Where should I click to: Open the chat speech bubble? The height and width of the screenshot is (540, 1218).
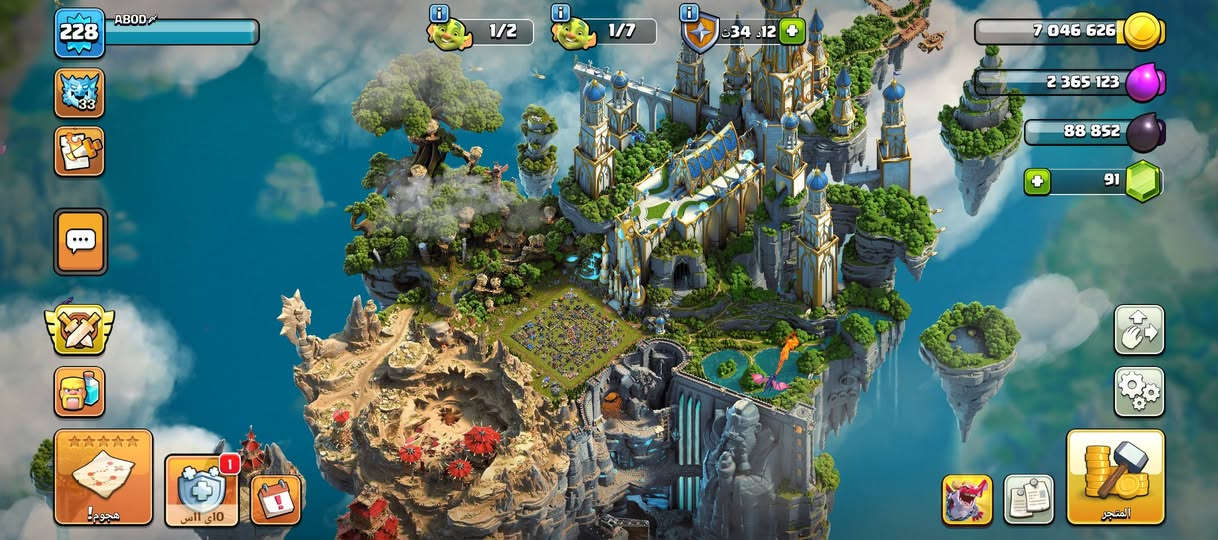pyautogui.click(x=80, y=241)
